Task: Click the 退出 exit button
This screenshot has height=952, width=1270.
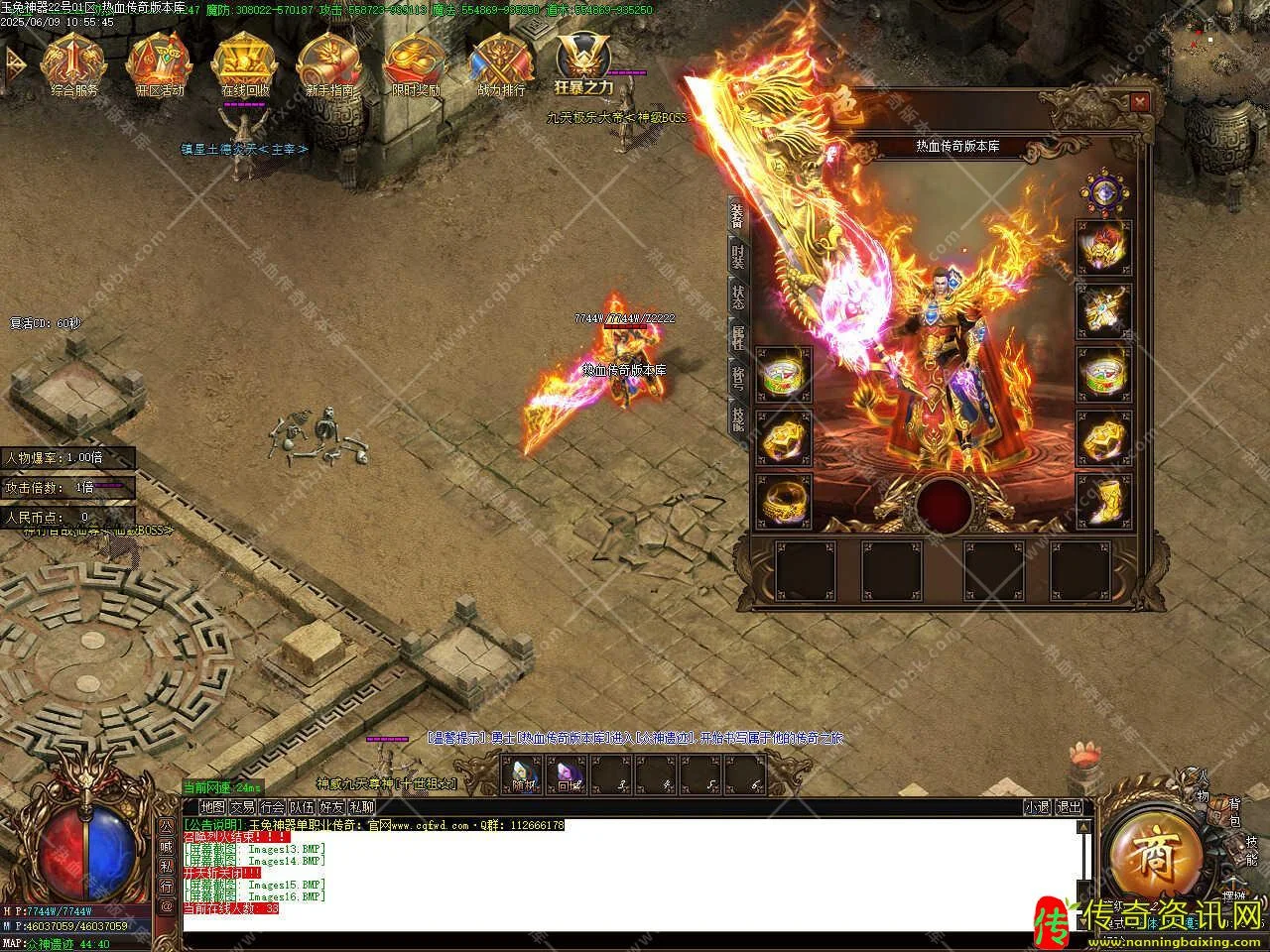Action: click(x=1069, y=807)
